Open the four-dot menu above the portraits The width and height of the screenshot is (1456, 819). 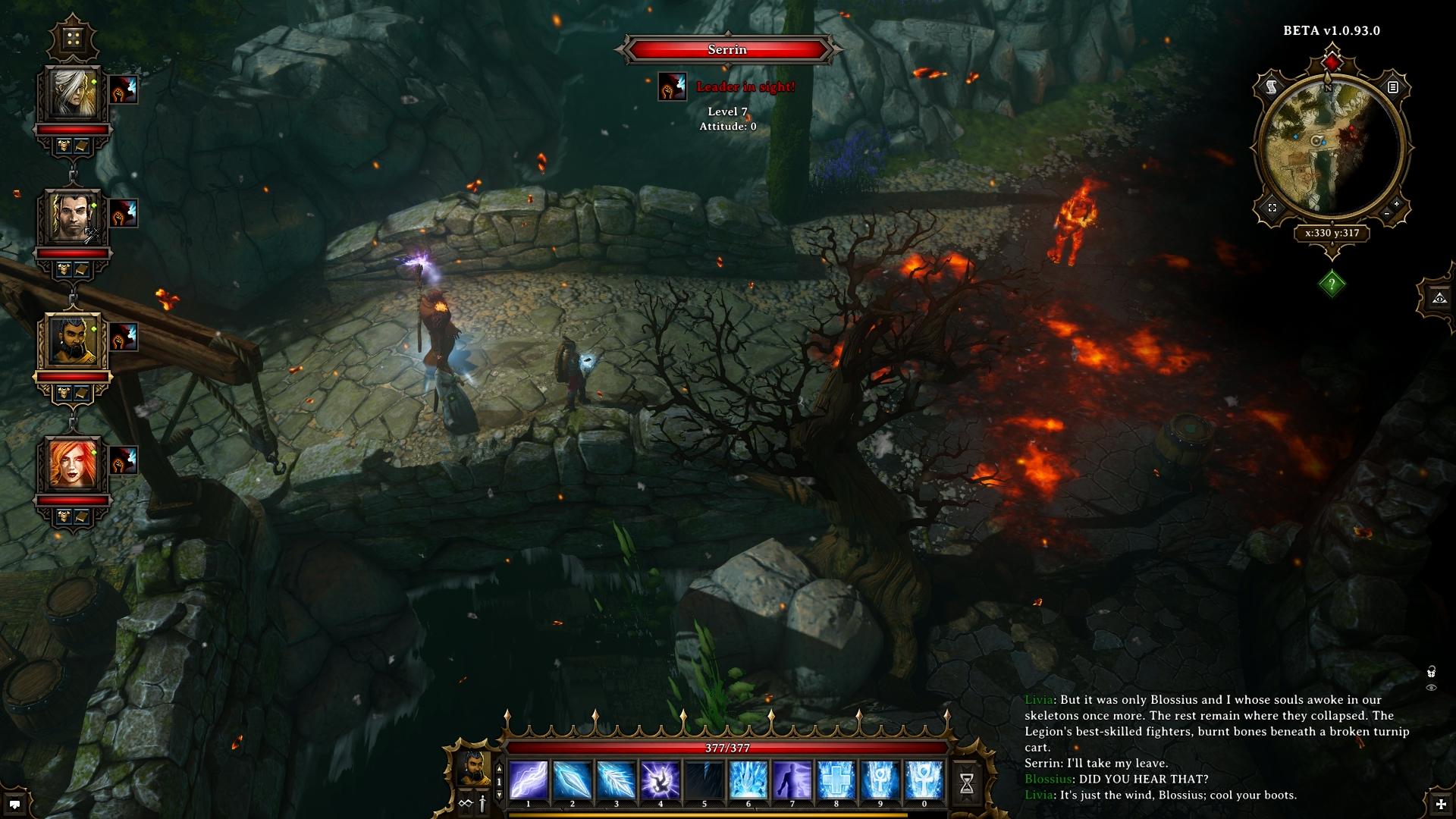point(73,38)
